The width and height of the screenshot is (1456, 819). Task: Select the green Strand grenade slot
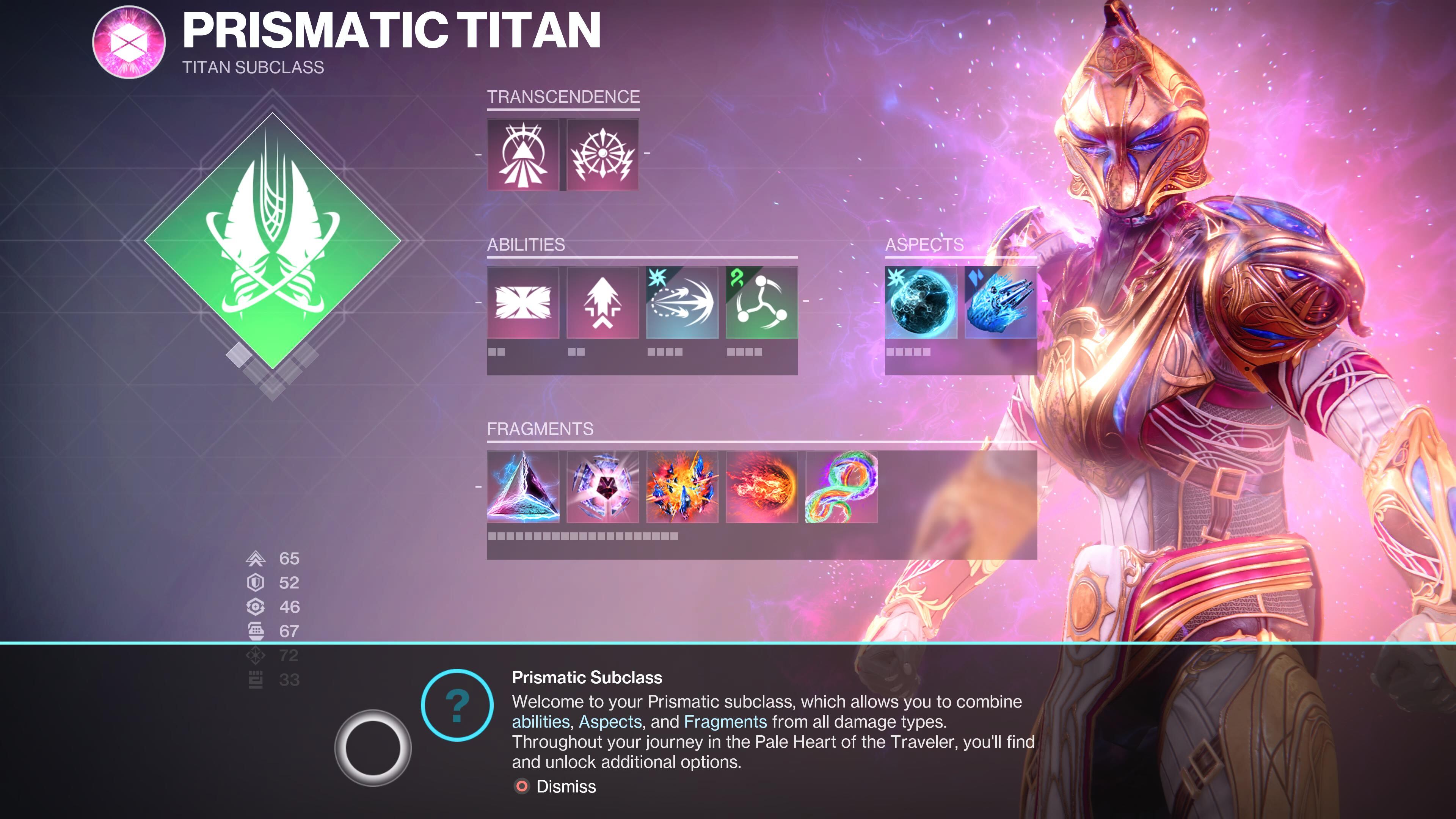click(761, 303)
